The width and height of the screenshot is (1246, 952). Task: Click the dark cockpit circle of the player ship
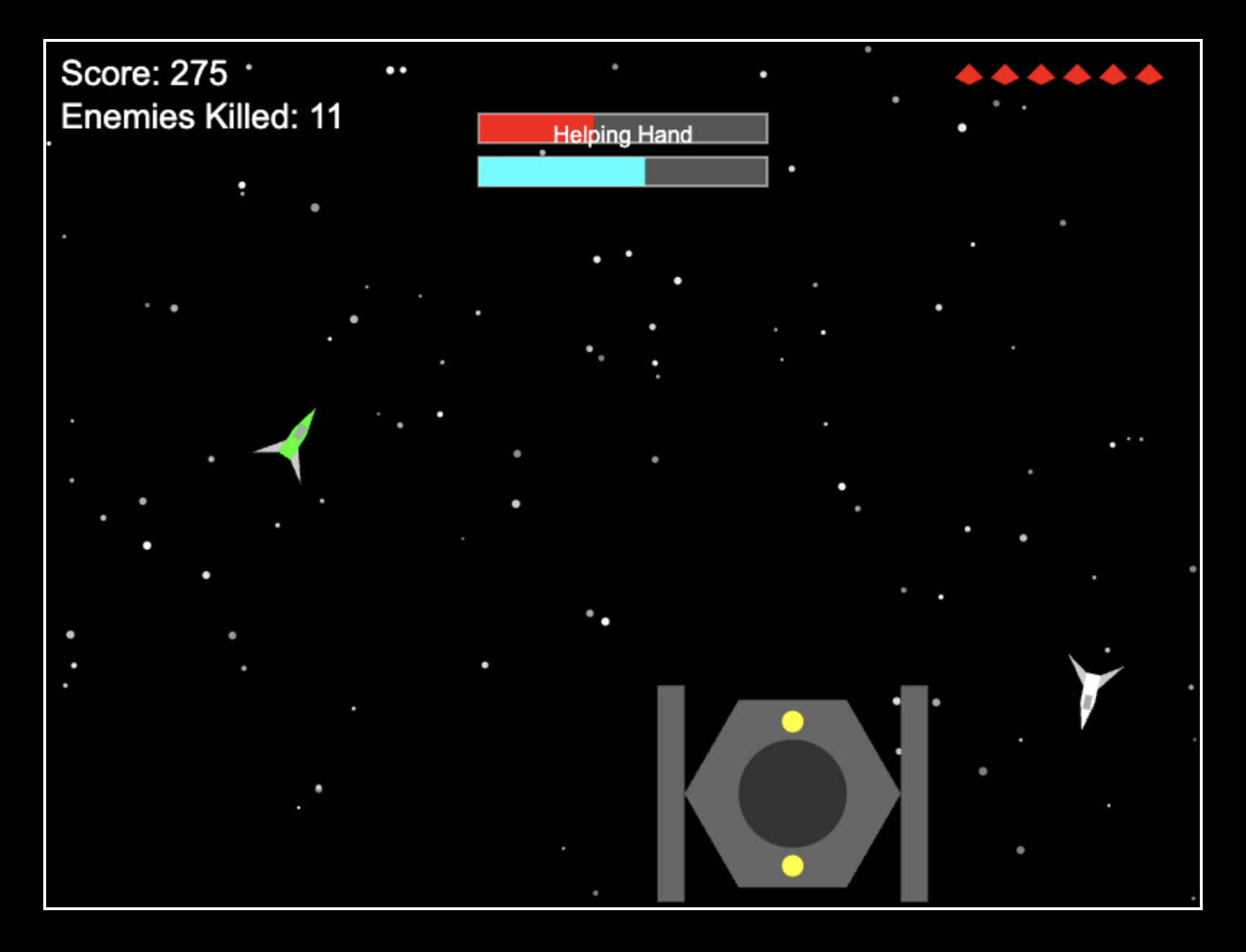coord(791,793)
